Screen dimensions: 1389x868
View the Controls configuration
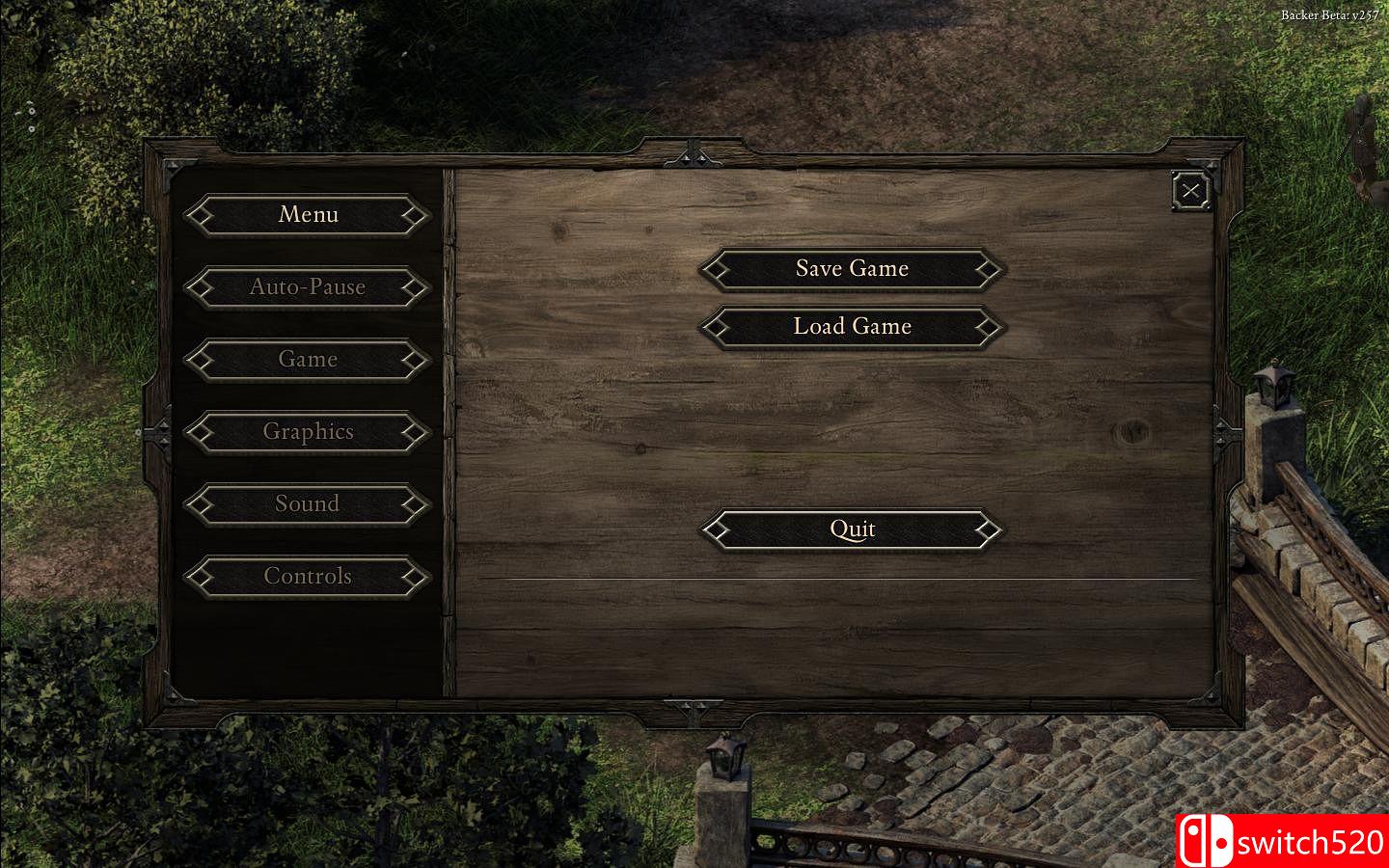coord(308,576)
